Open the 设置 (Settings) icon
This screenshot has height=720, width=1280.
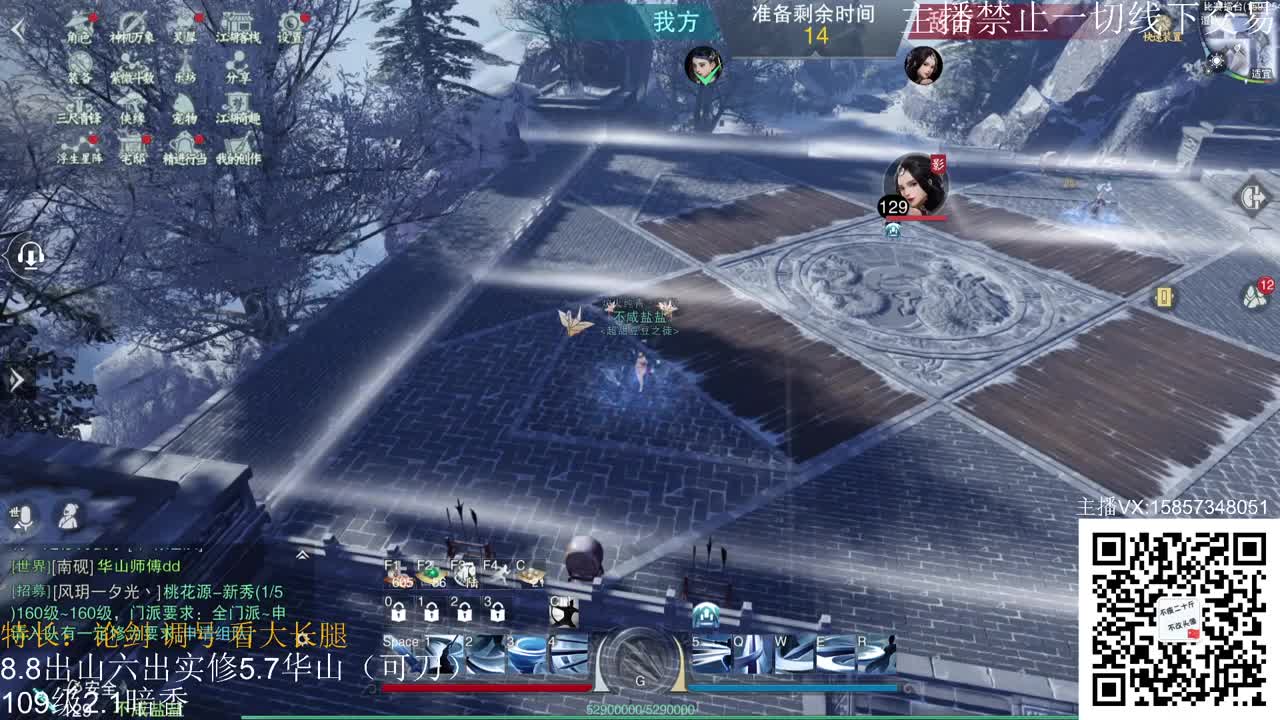291,25
